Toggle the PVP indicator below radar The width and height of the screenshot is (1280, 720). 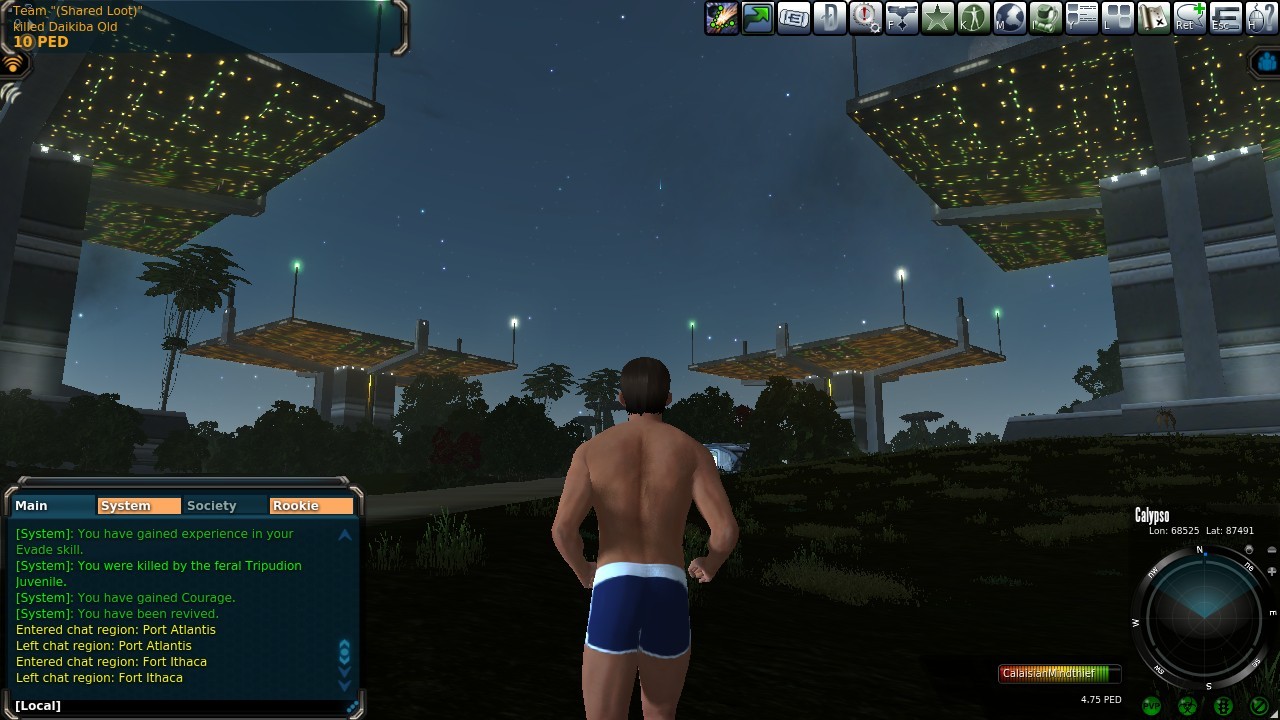tap(1151, 706)
